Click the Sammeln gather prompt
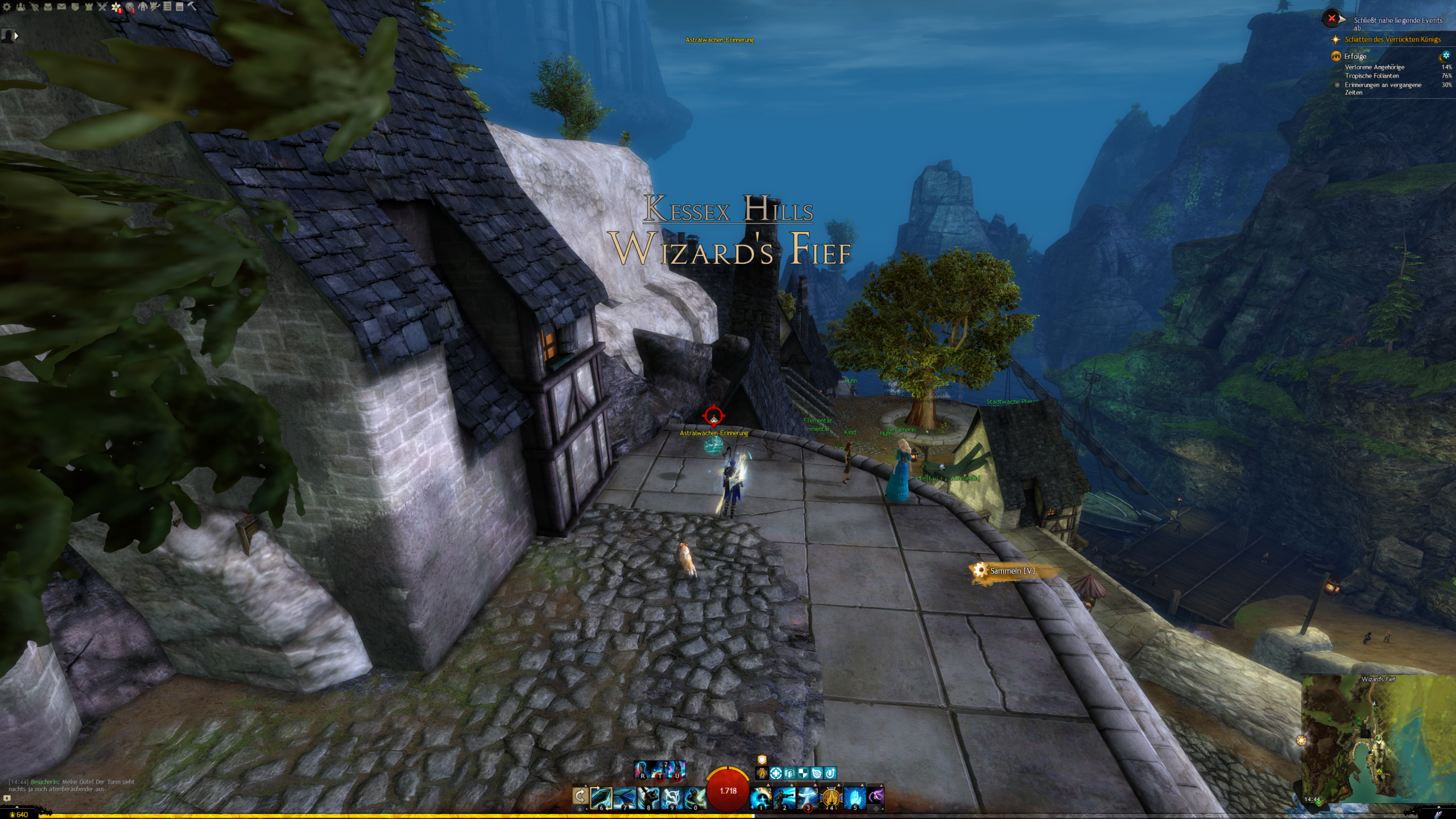 click(x=1012, y=570)
